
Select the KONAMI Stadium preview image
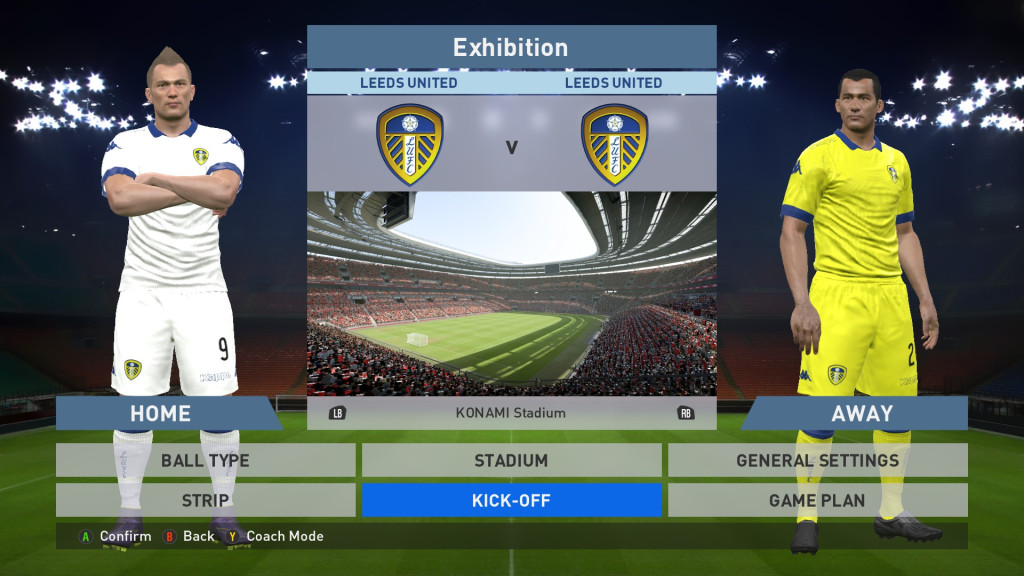pos(511,294)
